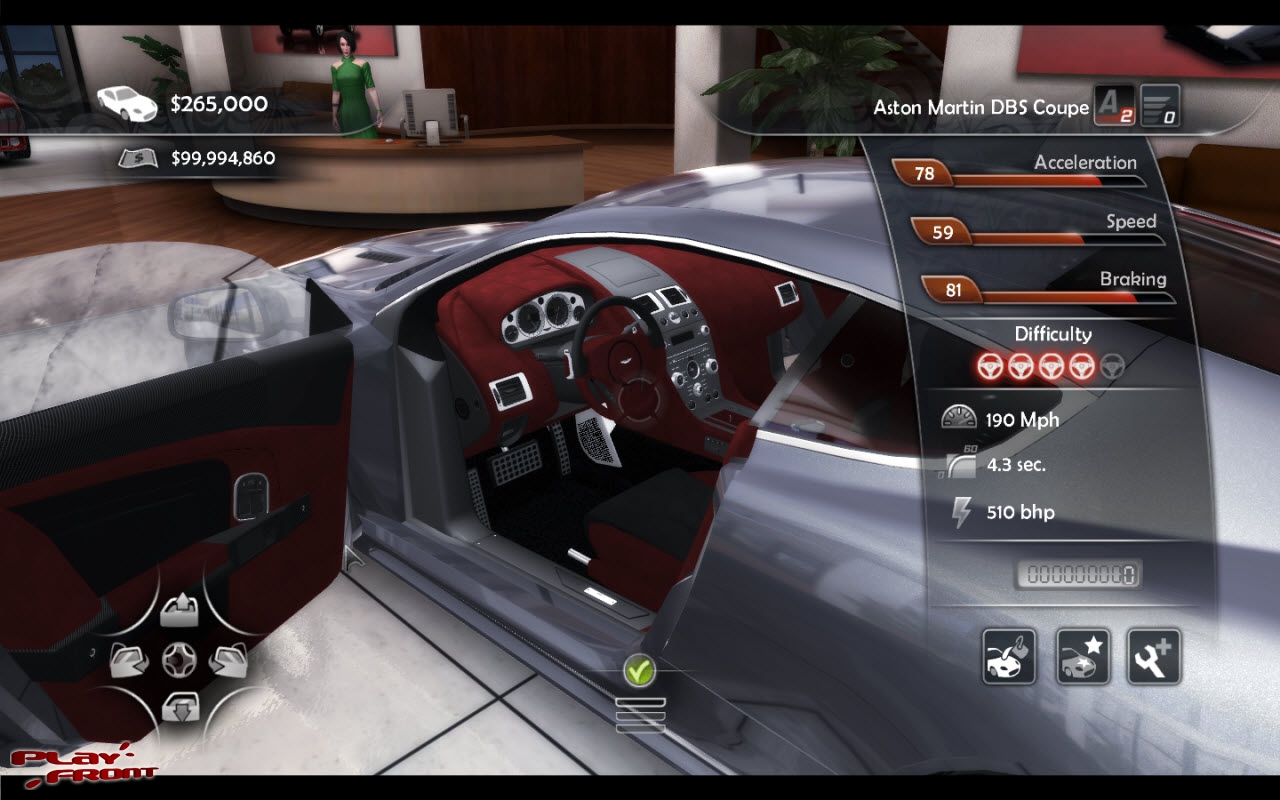Open the car paint bucket option
Image resolution: width=1280 pixels, height=800 pixels.
point(1009,657)
